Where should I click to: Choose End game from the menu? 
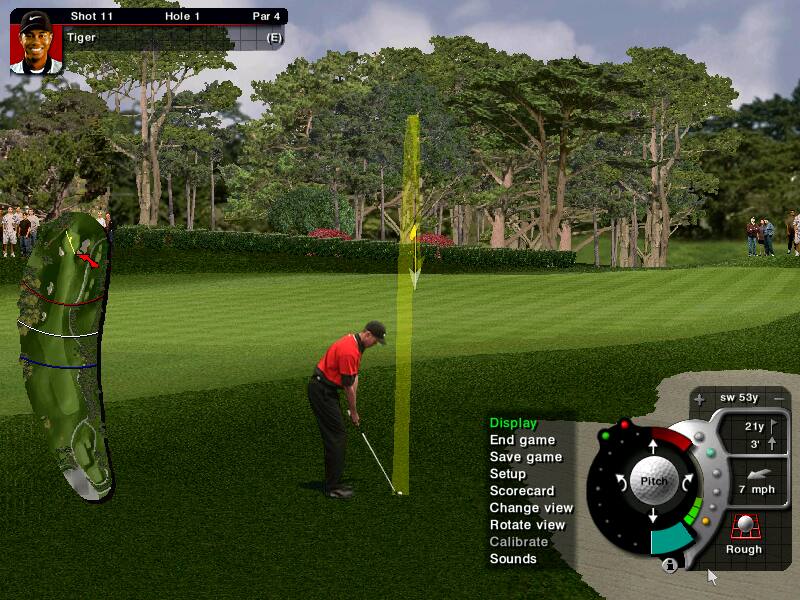[522, 440]
